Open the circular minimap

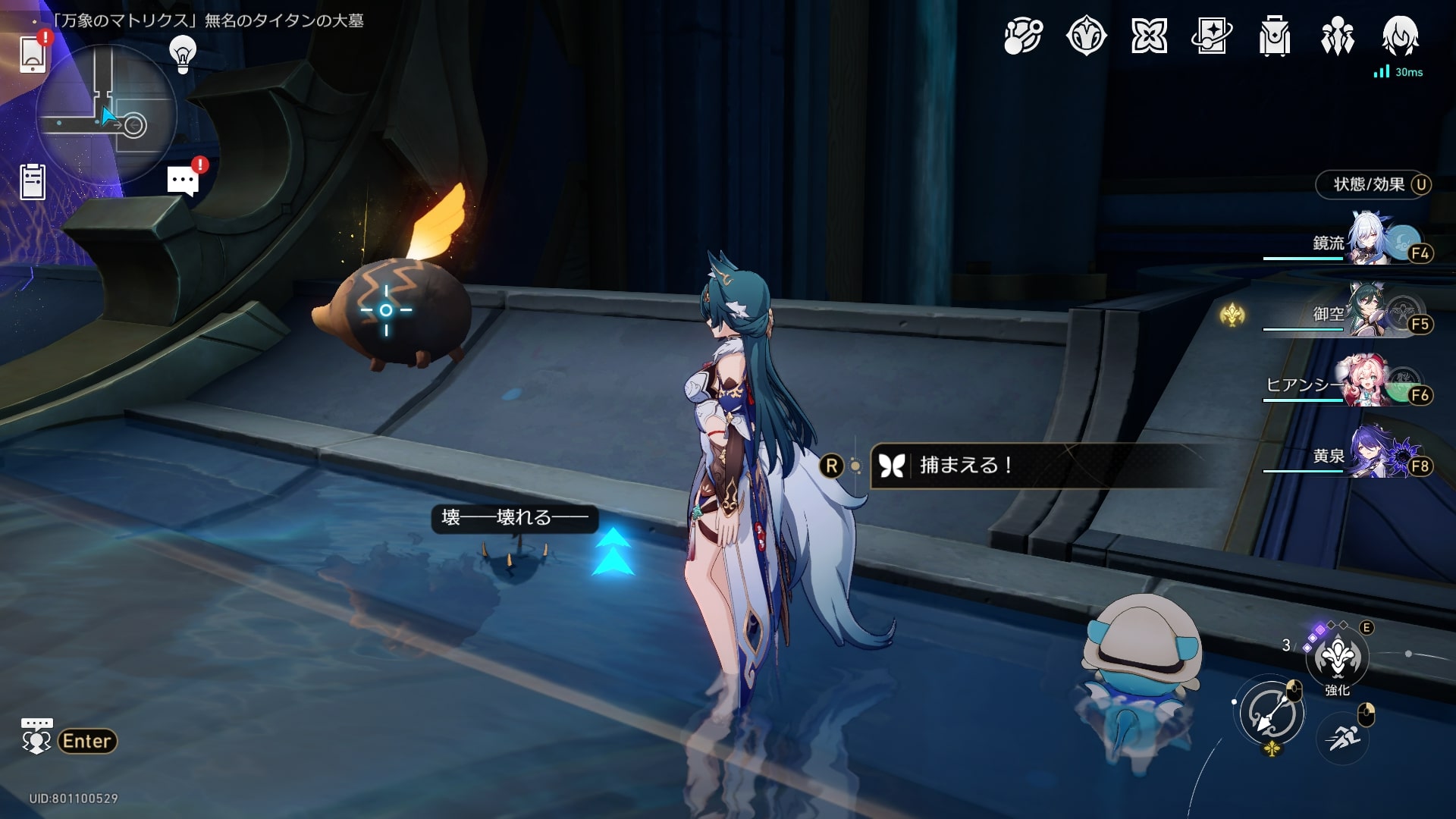point(105,114)
